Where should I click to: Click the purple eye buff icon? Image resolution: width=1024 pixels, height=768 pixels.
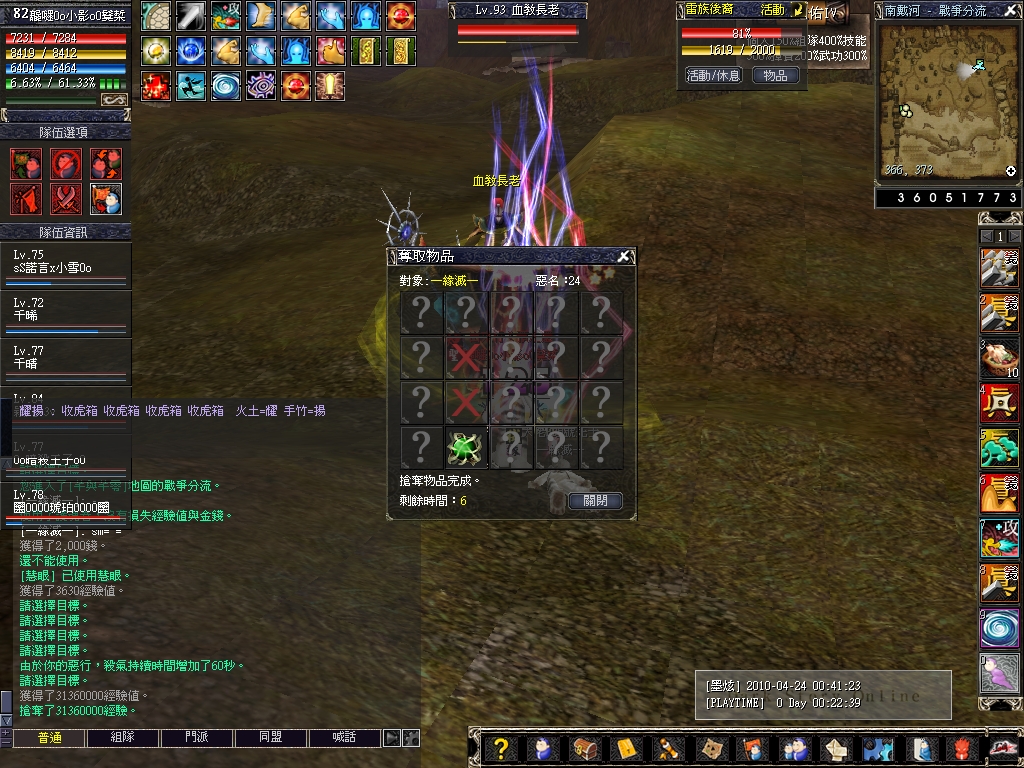tap(260, 86)
